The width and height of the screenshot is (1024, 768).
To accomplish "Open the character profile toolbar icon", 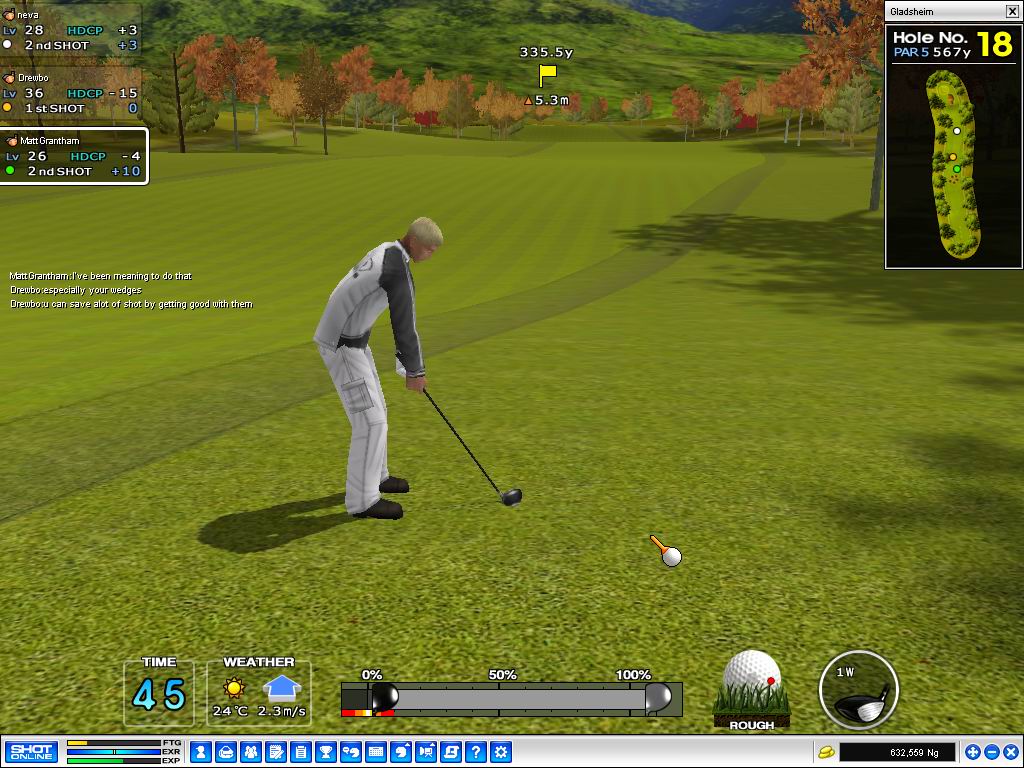I will (x=201, y=751).
